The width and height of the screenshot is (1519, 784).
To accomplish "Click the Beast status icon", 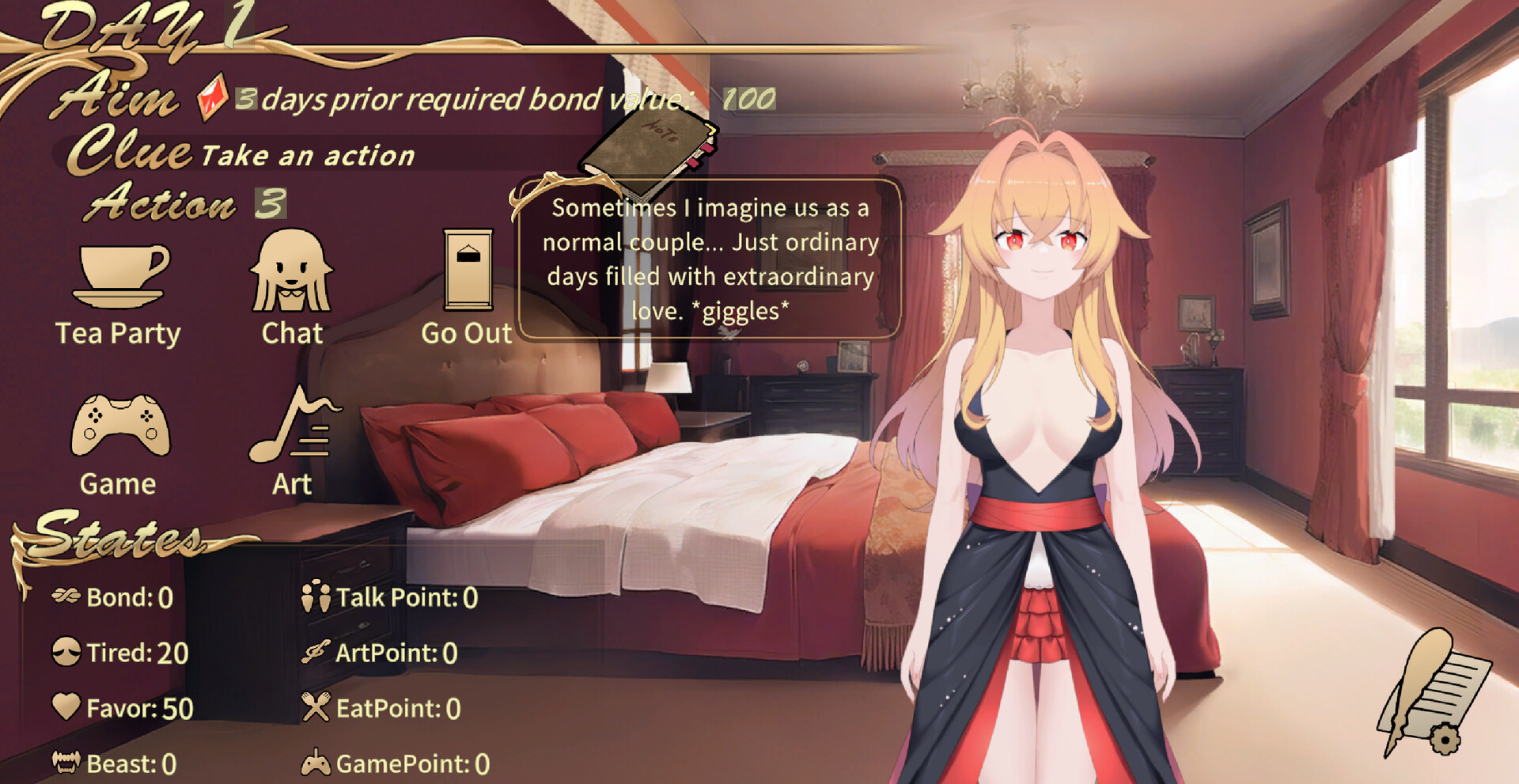I will click(67, 762).
